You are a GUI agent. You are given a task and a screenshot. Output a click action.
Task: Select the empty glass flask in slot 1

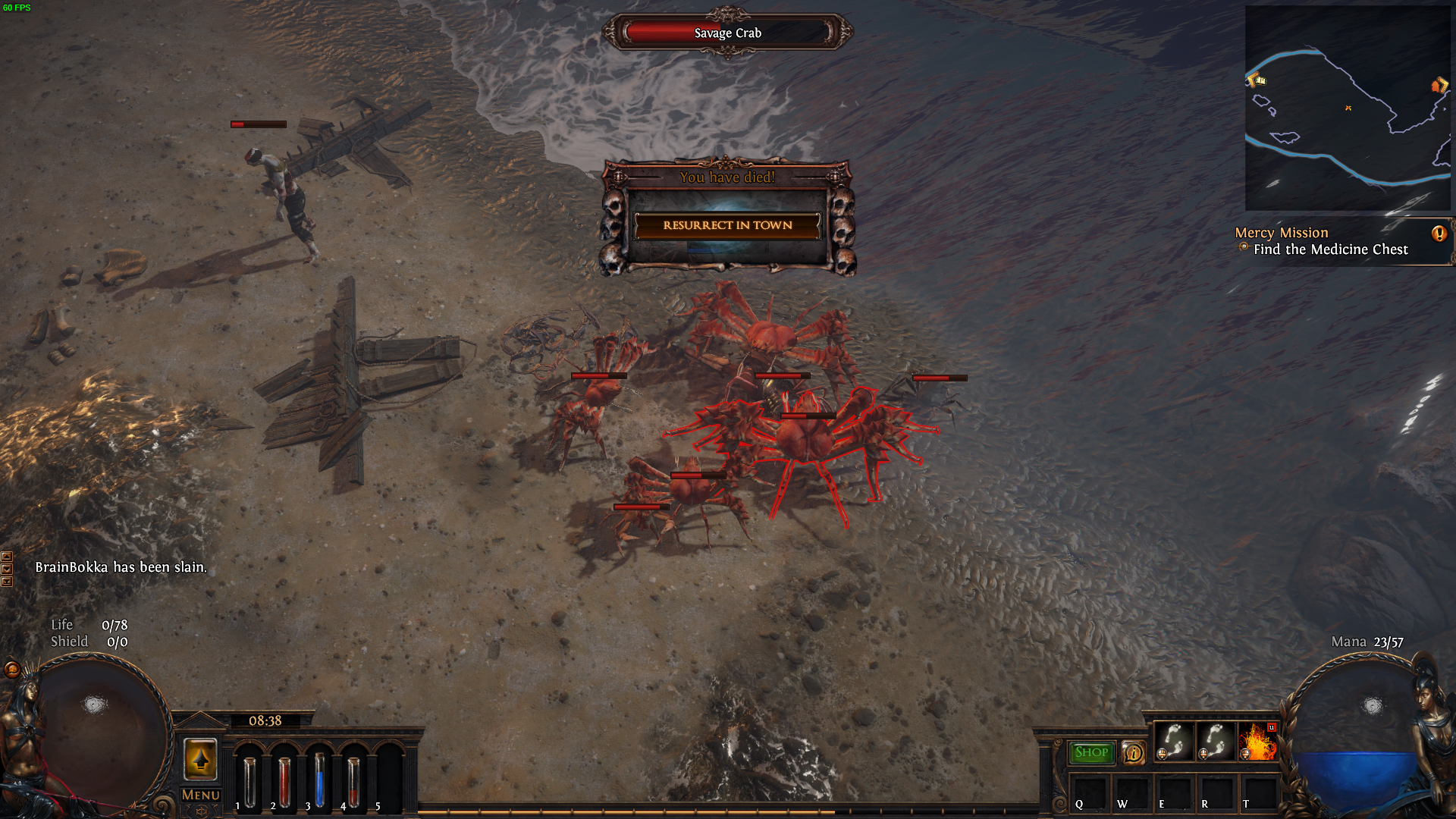249,781
